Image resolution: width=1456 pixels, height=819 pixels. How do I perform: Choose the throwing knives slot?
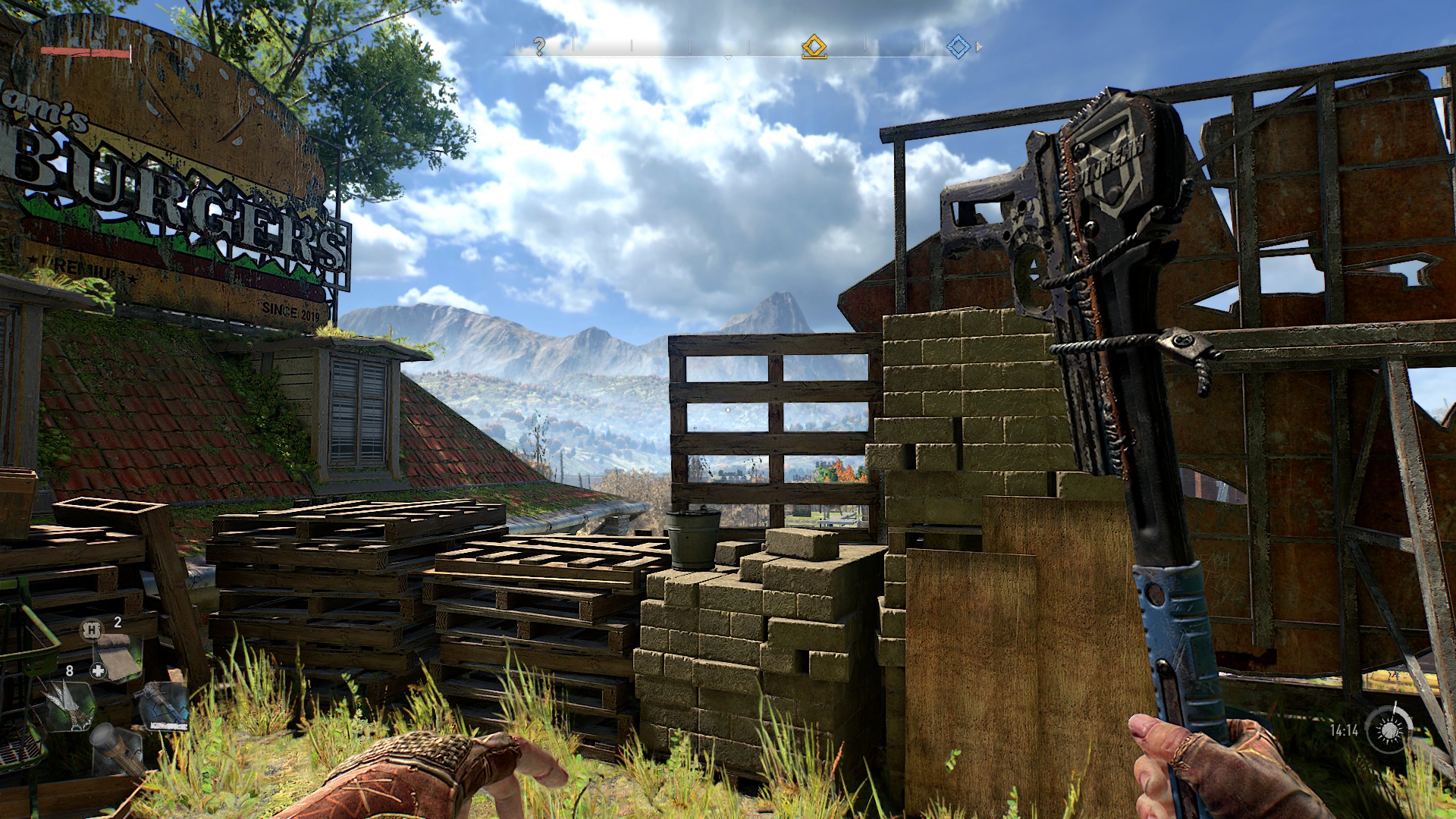pyautogui.click(x=70, y=705)
